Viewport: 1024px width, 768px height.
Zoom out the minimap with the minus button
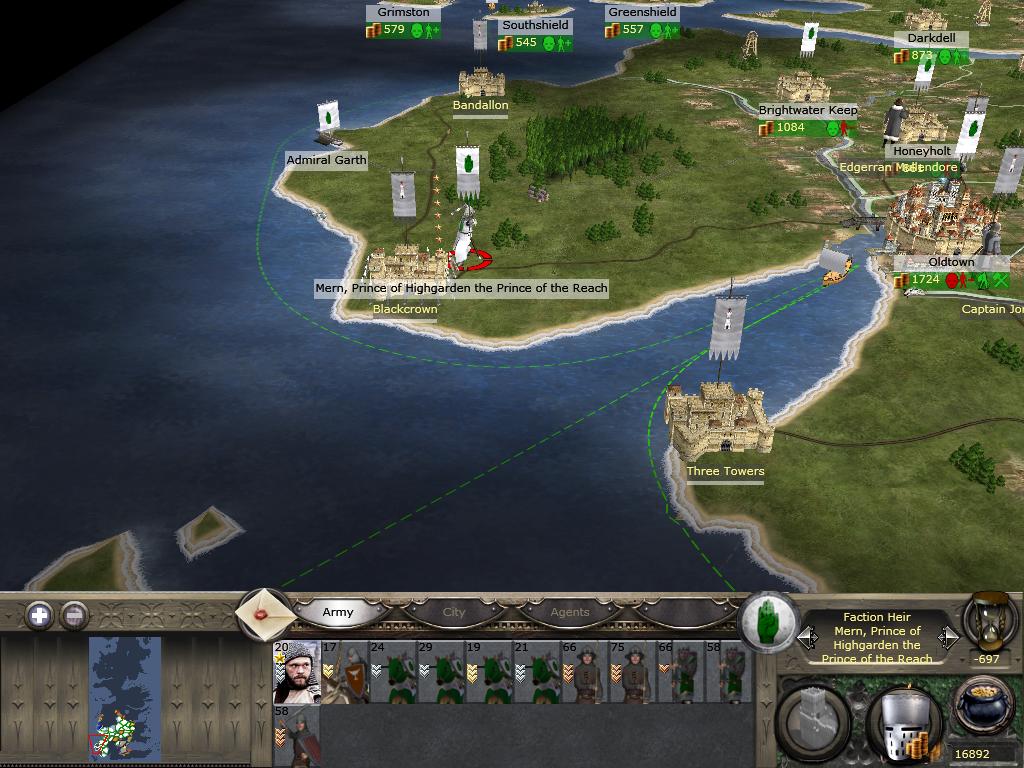coord(75,615)
